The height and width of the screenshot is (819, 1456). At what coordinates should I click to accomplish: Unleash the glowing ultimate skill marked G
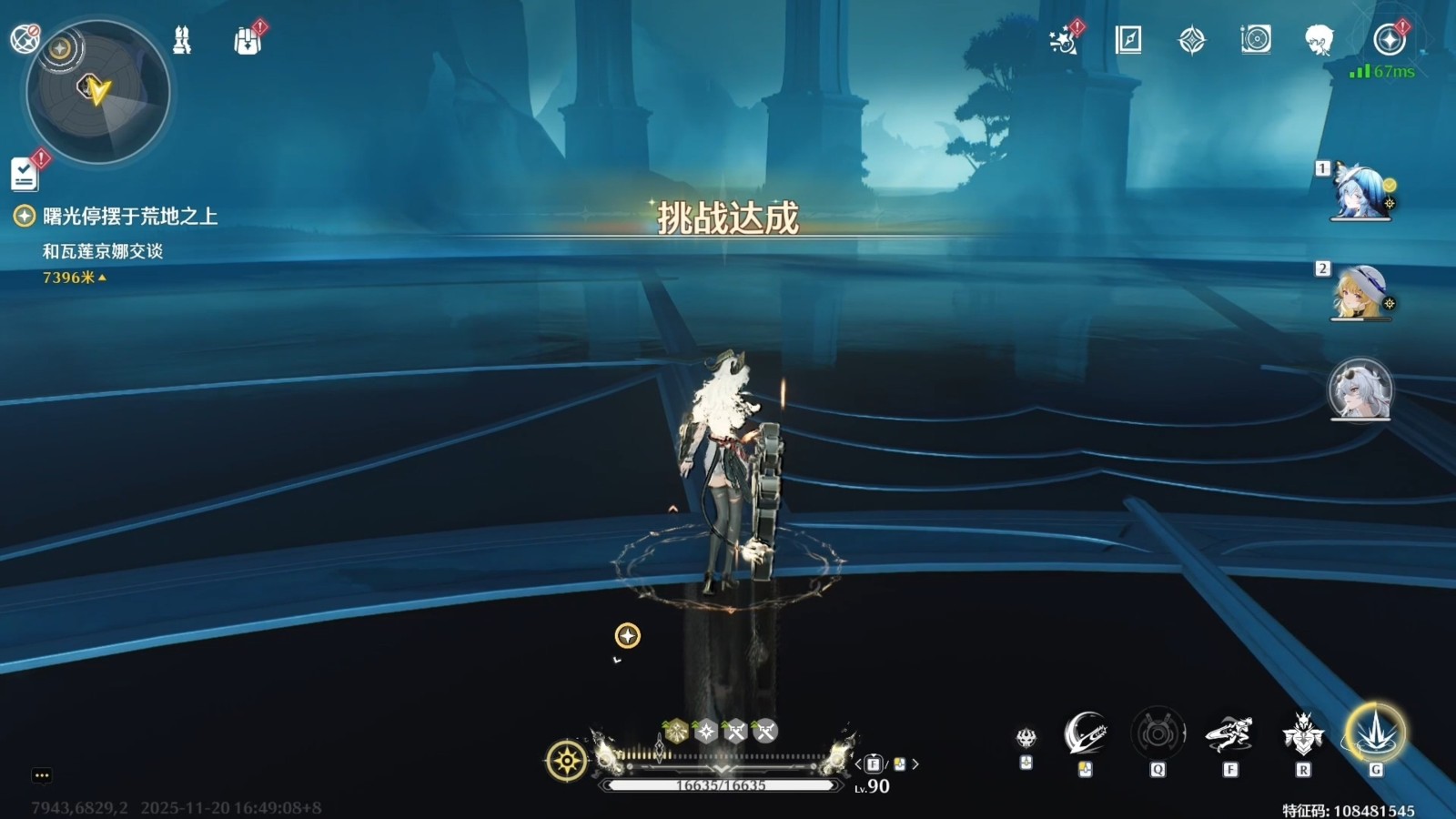[1375, 733]
